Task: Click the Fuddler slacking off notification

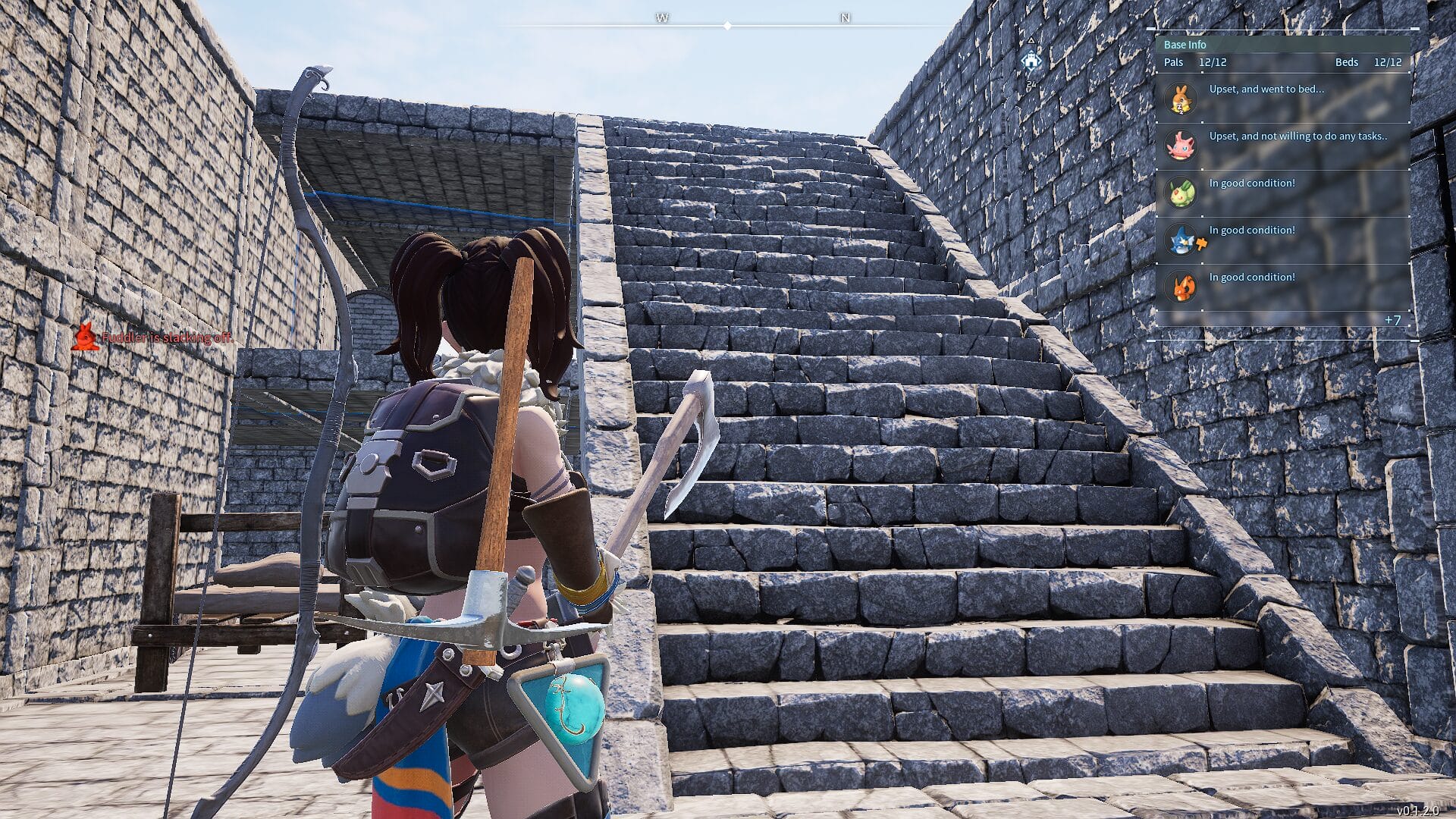Action: [x=155, y=337]
